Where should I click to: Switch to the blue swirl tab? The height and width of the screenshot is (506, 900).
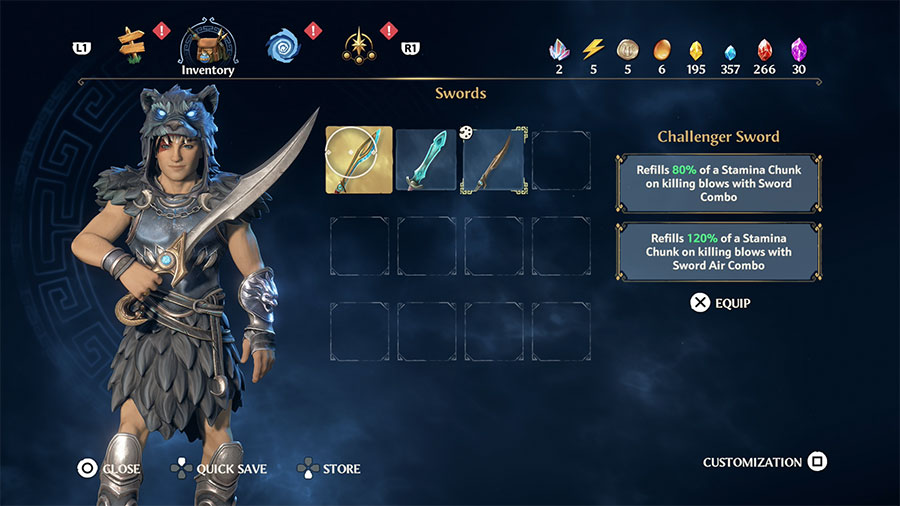click(284, 45)
